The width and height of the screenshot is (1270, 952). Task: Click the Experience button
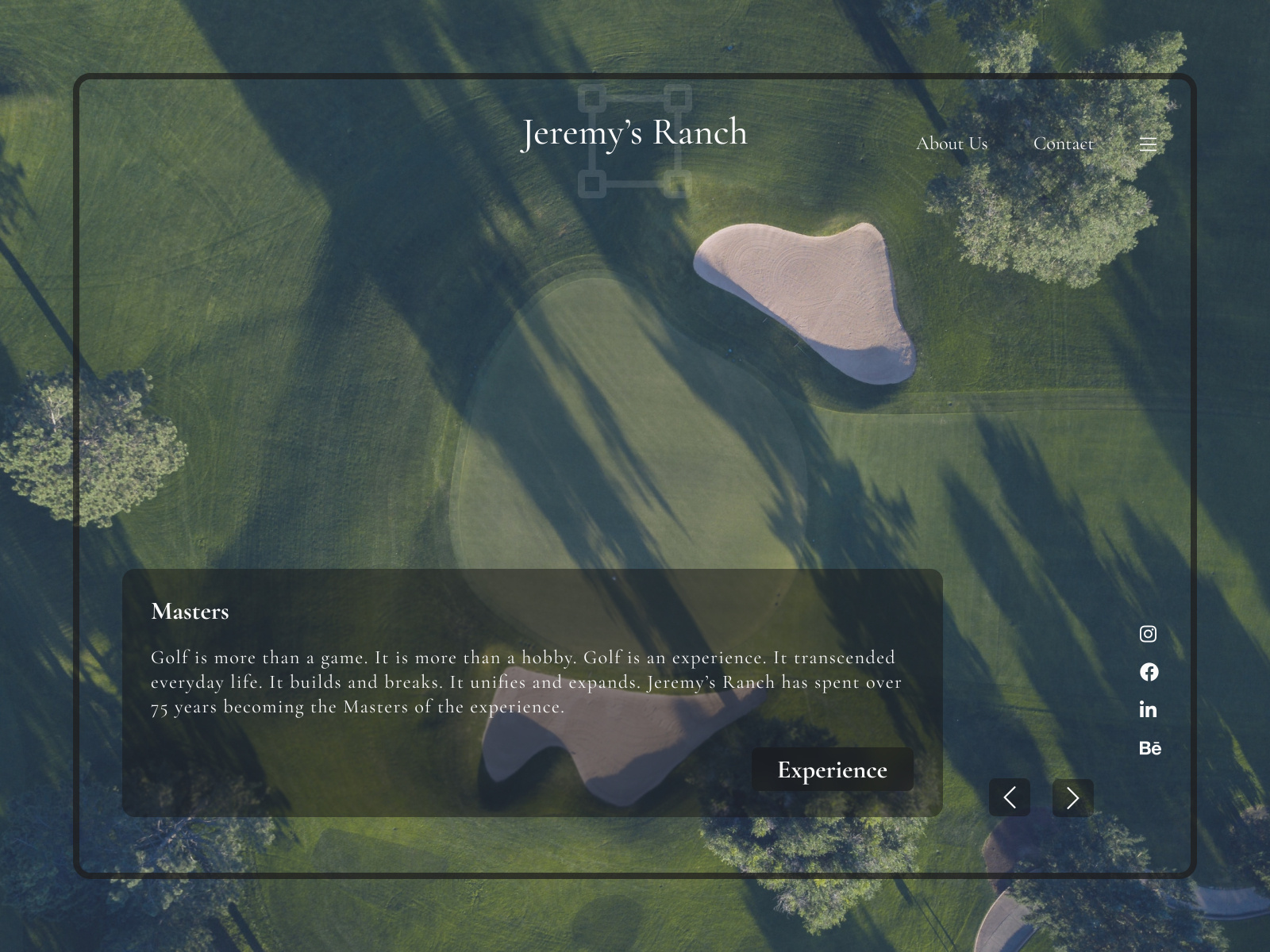click(832, 770)
